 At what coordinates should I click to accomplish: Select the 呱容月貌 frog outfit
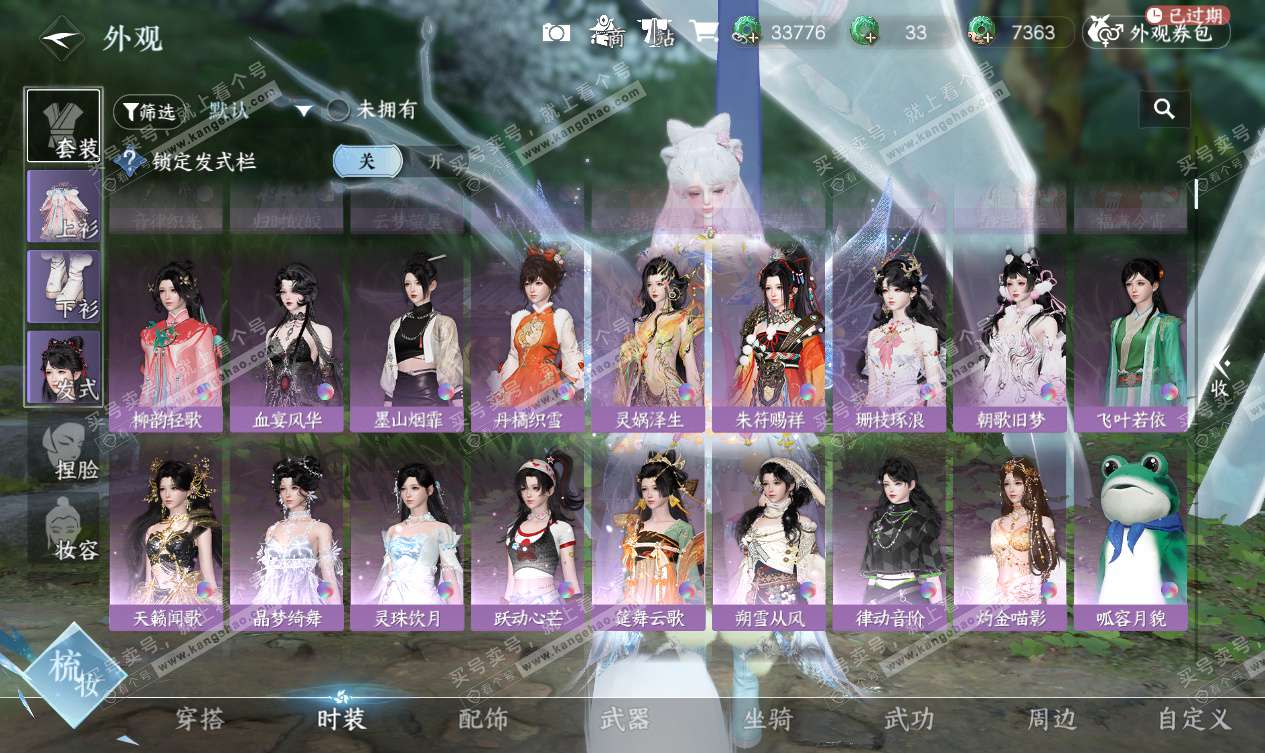(1131, 539)
